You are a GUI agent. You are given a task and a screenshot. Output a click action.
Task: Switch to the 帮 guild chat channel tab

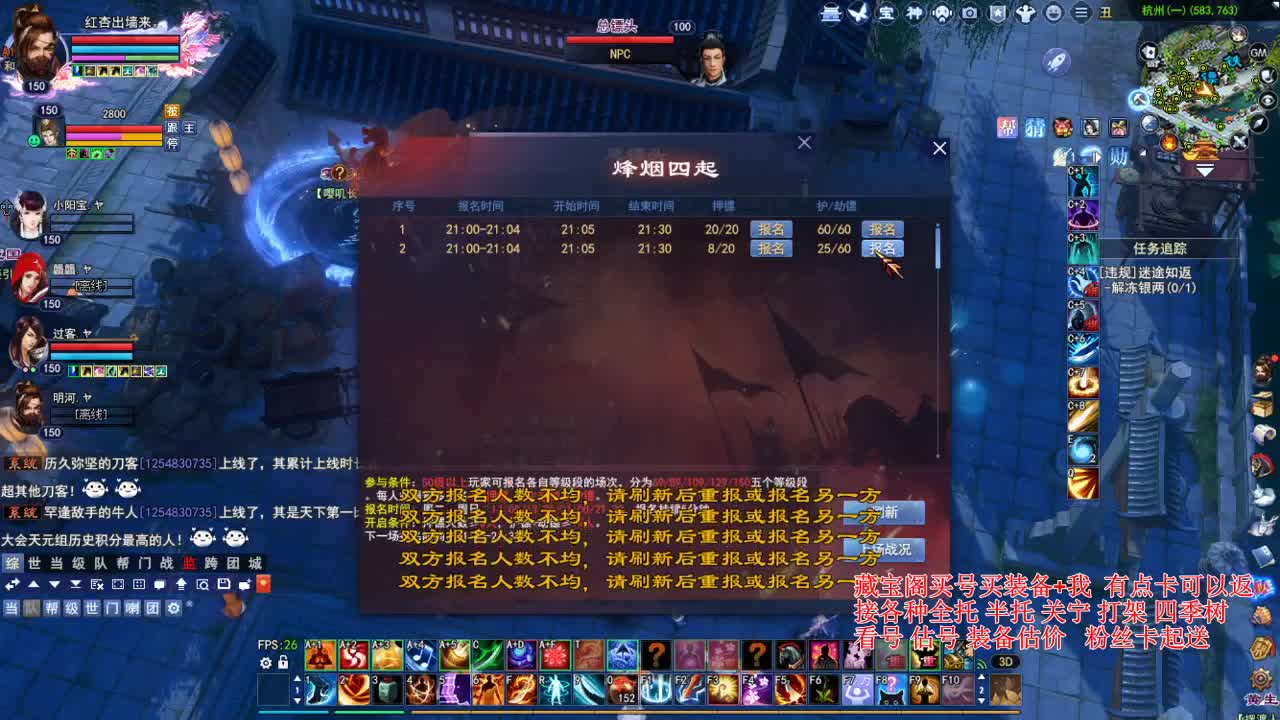[122, 563]
